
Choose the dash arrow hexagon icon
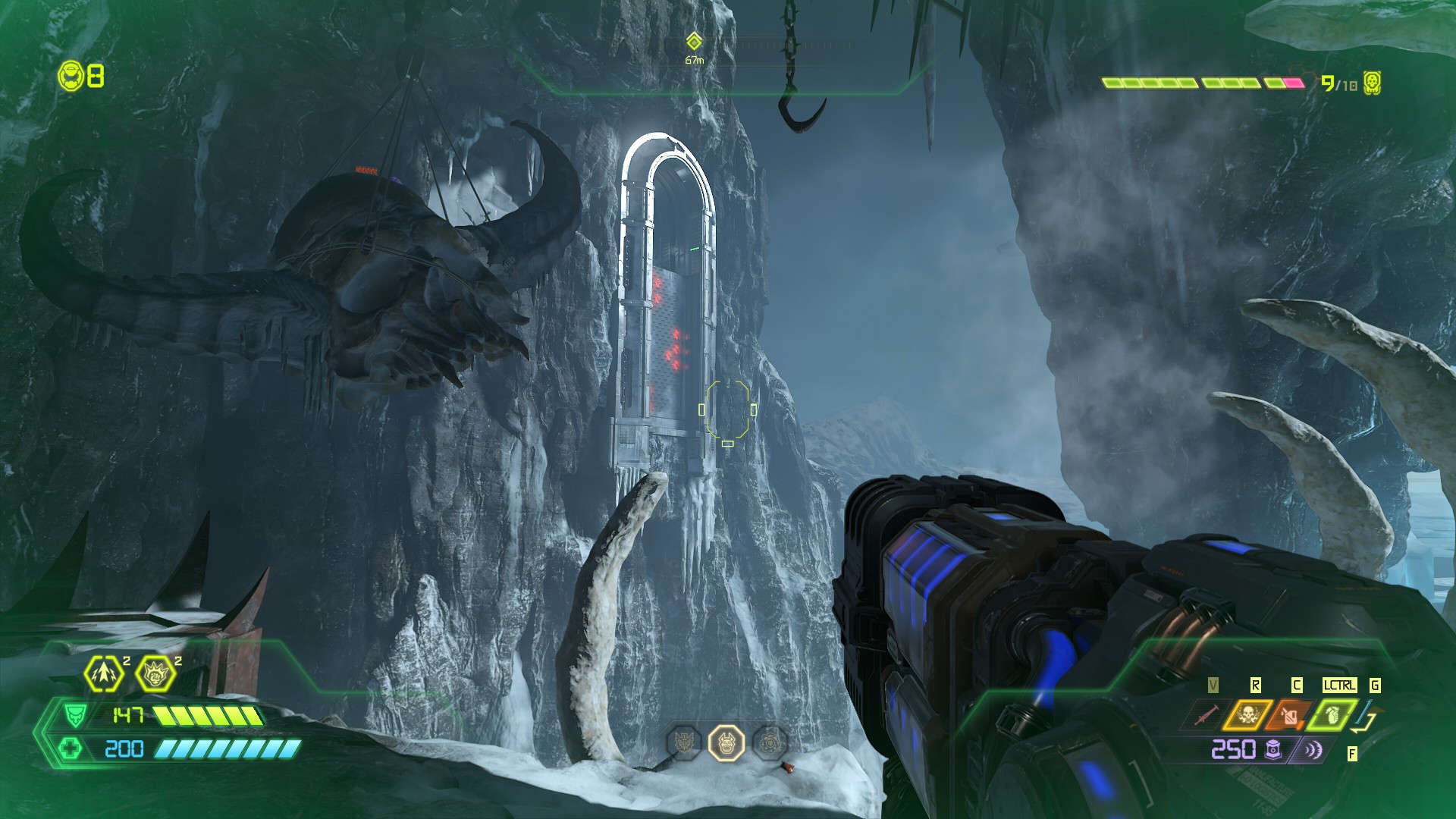[104, 673]
